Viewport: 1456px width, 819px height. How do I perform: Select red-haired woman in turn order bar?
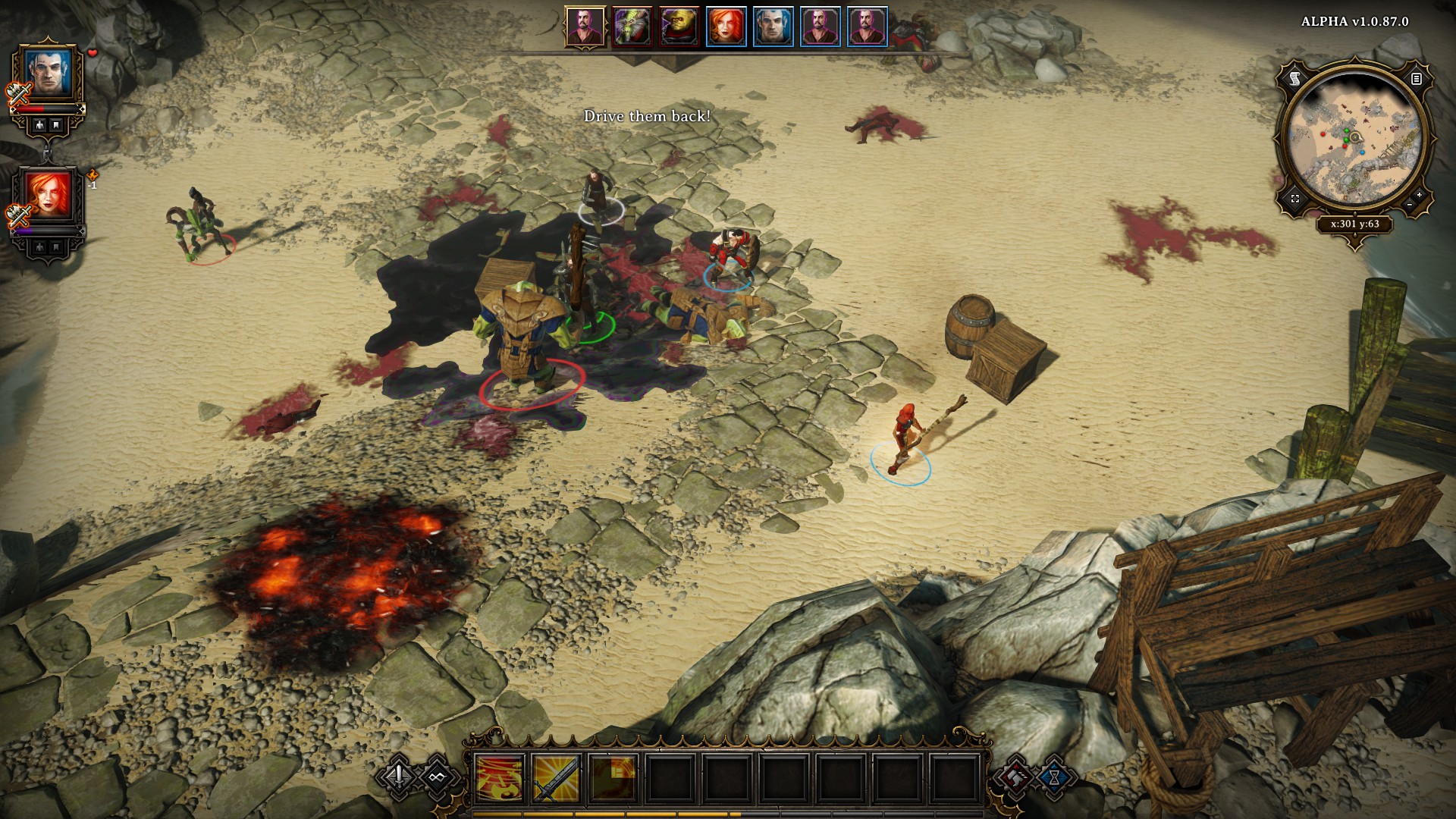coord(726,27)
